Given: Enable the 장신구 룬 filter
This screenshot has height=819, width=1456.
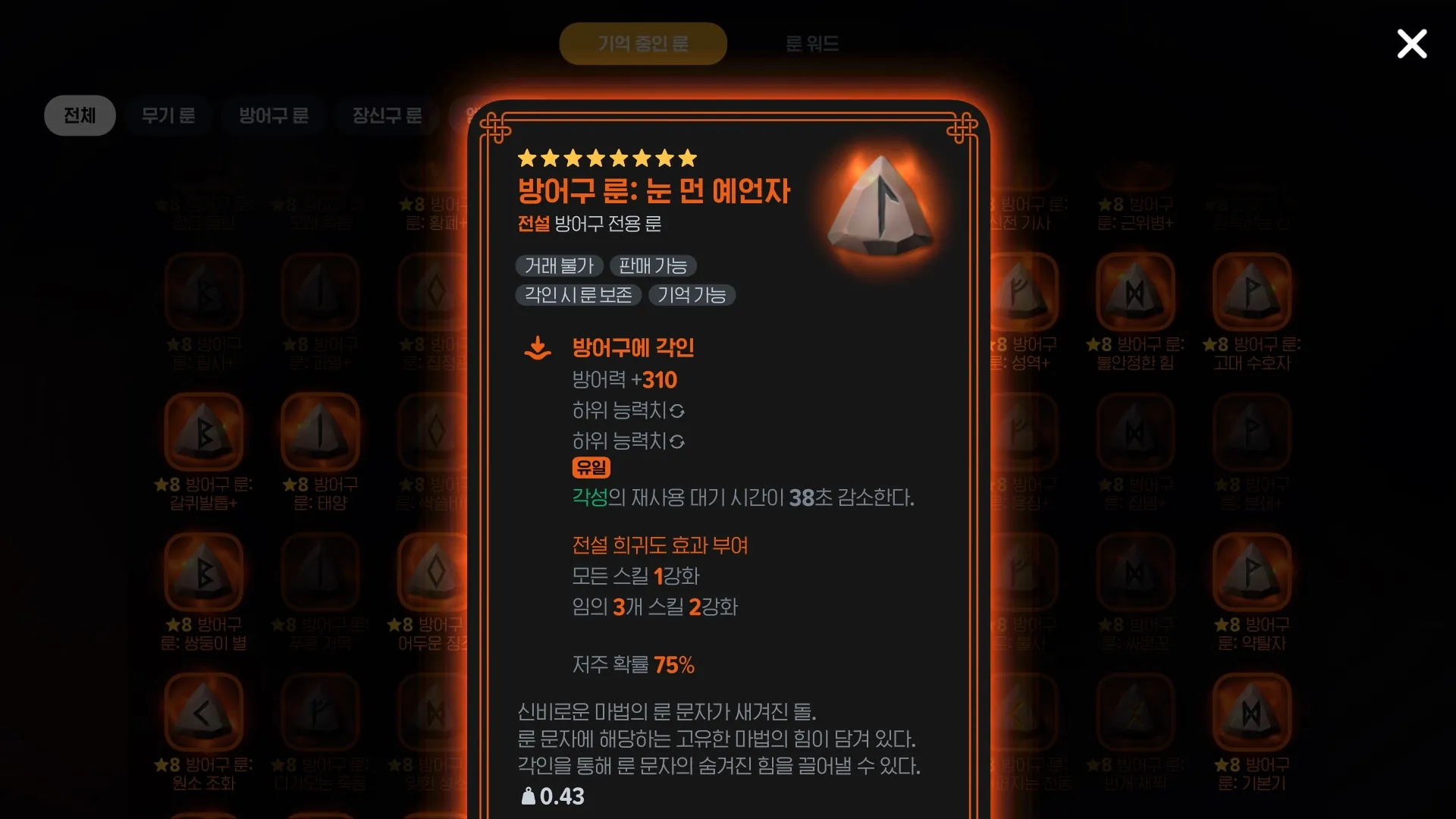Looking at the screenshot, I should point(387,115).
